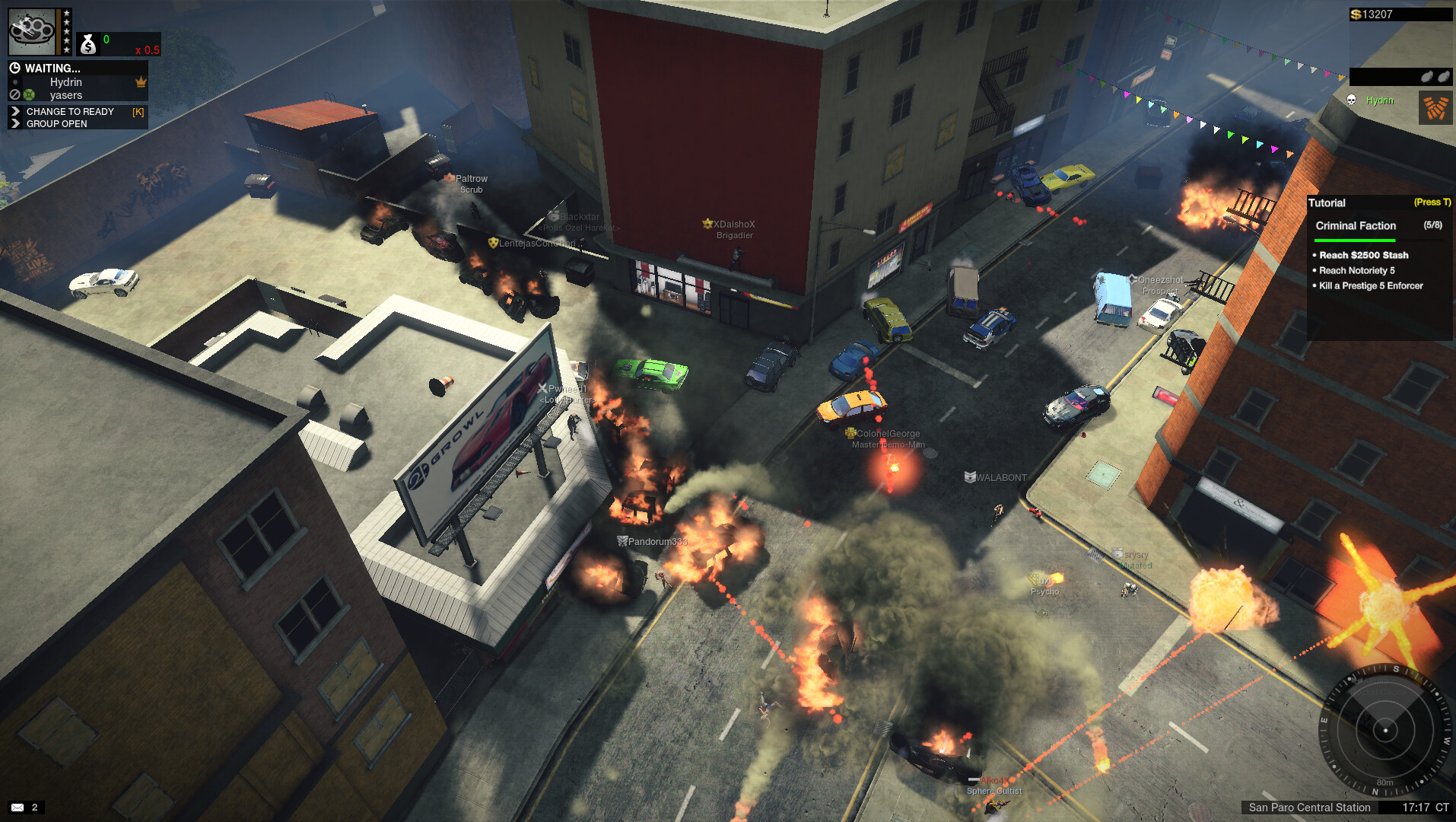
Task: Expand the CHANGE TO READY option
Action: click(x=70, y=111)
